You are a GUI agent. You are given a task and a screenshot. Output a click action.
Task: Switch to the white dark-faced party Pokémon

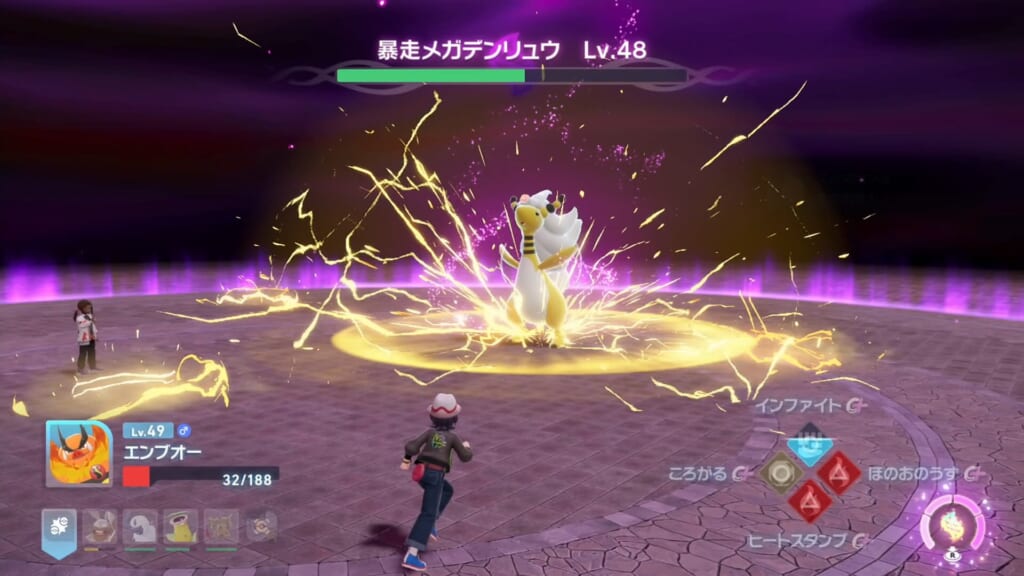(140, 525)
